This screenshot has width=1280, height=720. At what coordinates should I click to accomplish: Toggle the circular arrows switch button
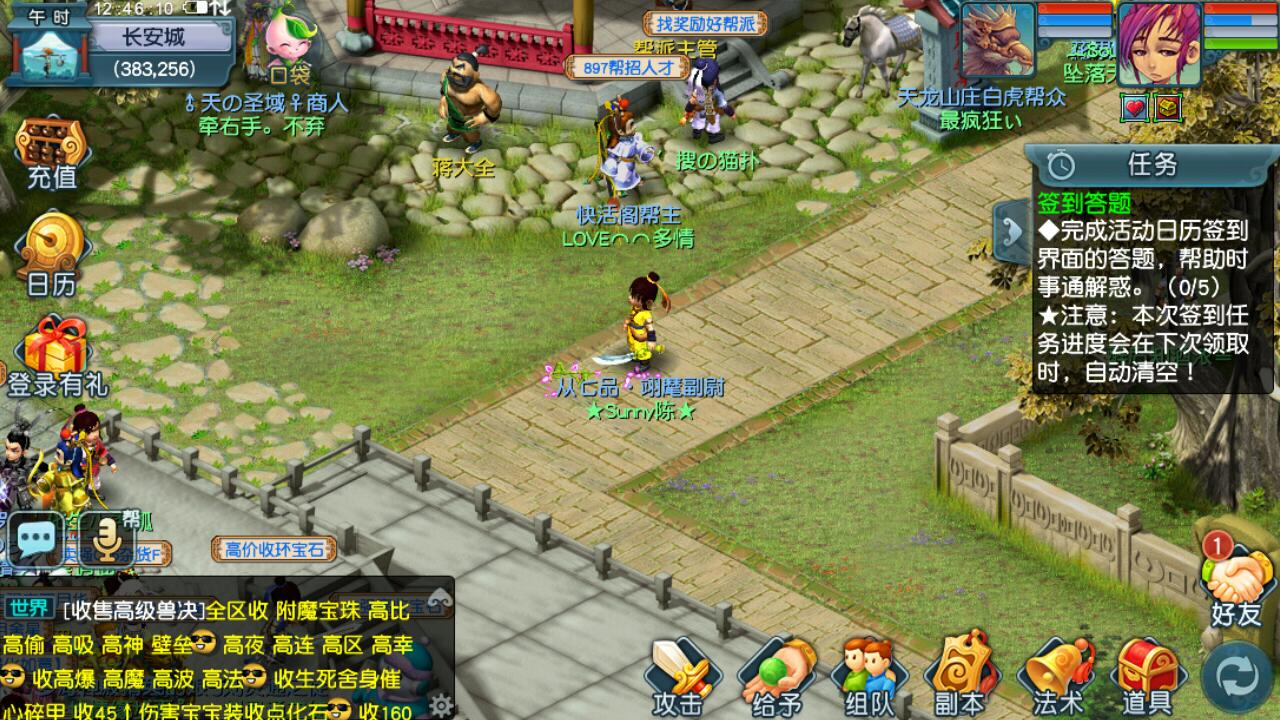point(1238,677)
